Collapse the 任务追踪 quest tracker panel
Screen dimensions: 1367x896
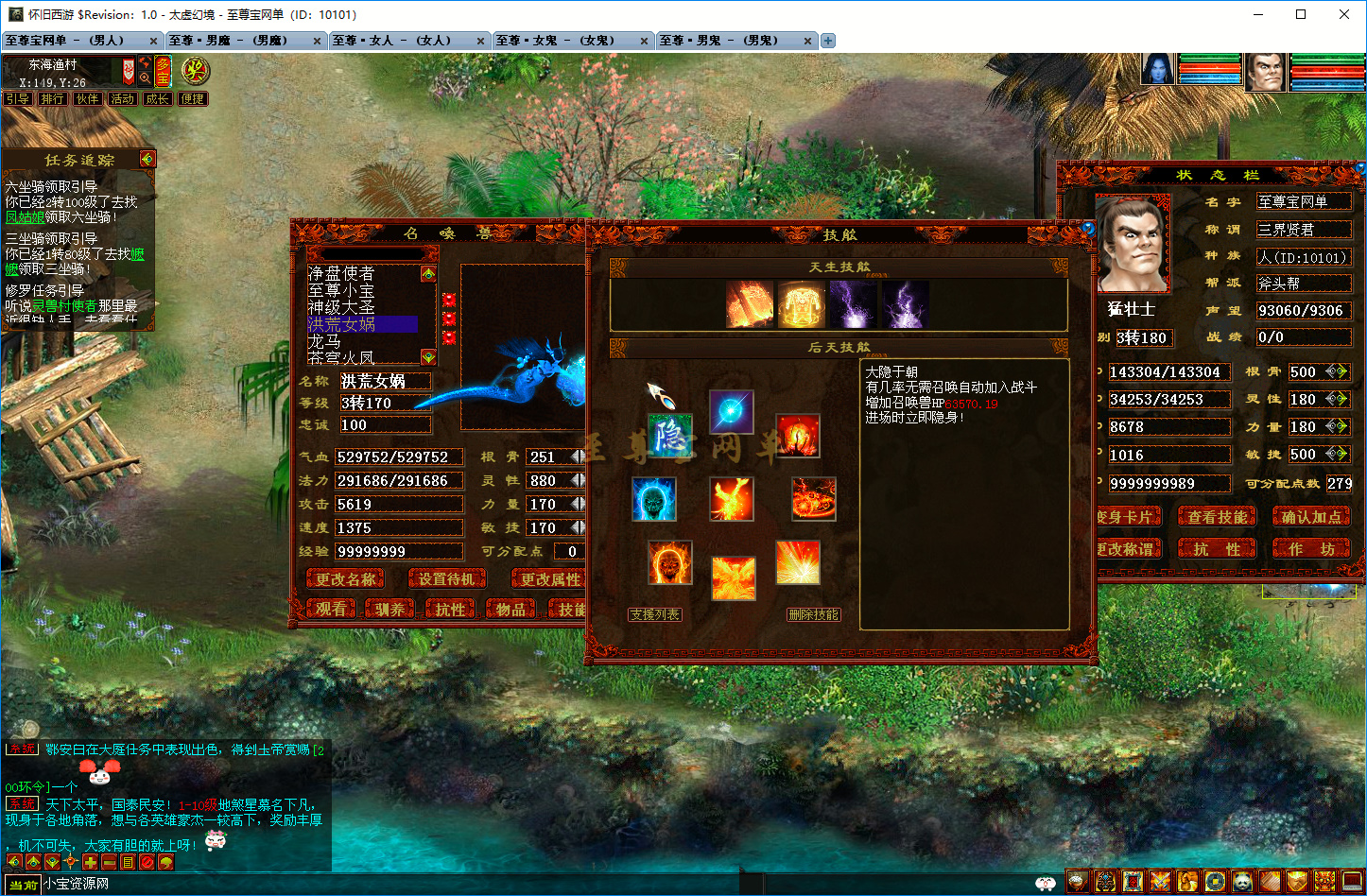click(x=147, y=159)
